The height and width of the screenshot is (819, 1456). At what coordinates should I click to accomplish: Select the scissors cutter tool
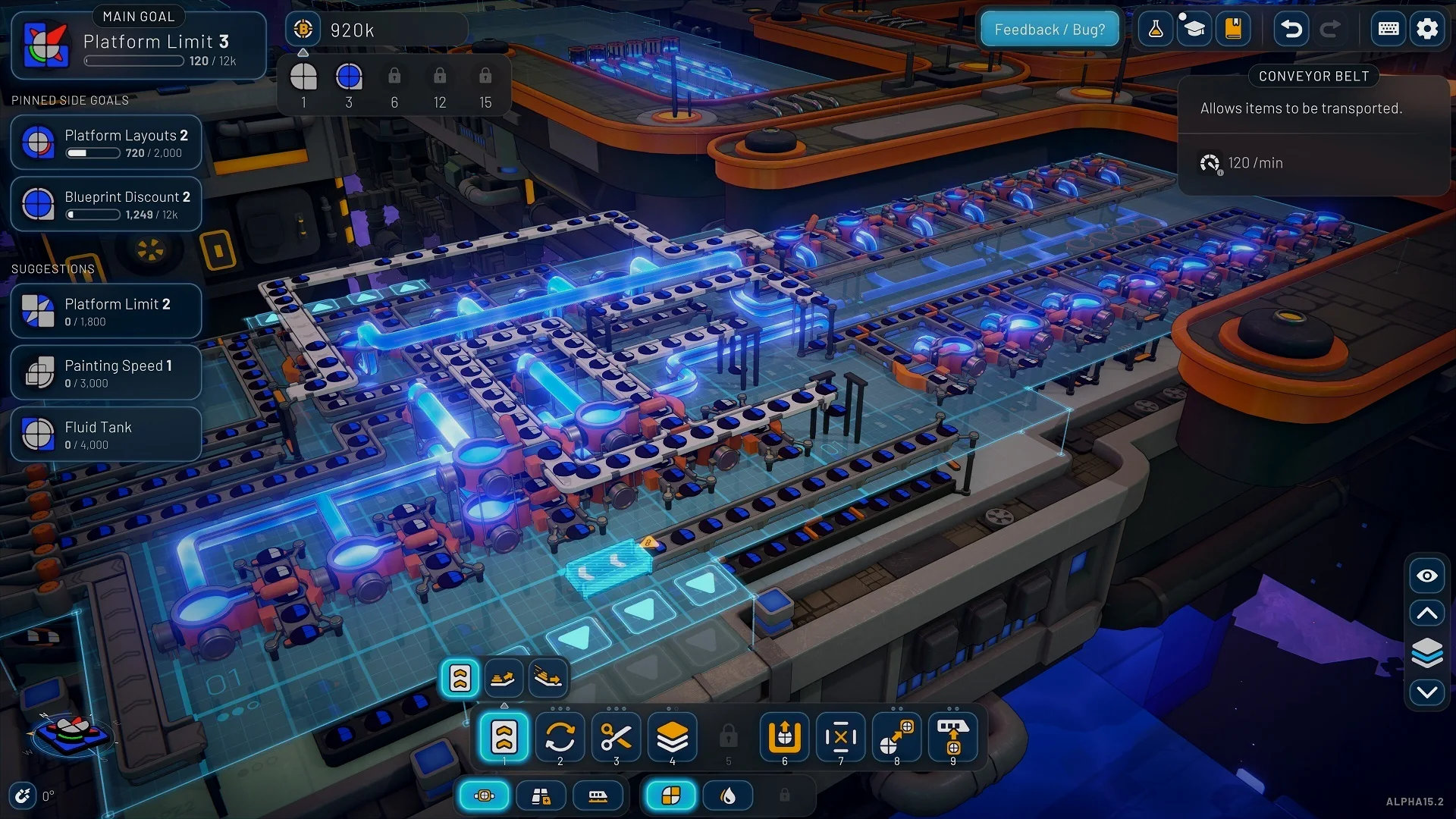[x=617, y=737]
